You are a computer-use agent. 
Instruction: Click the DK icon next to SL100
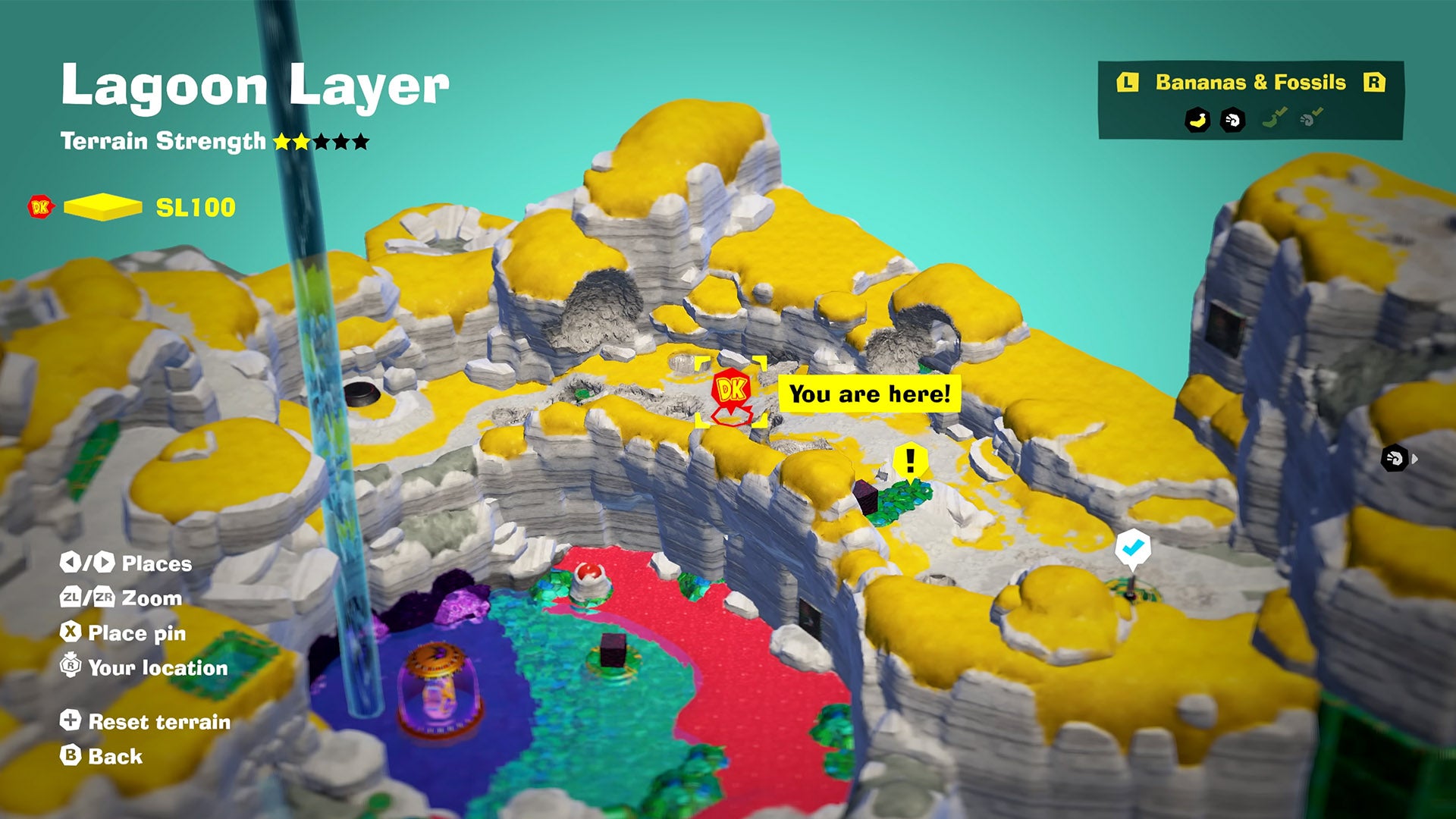click(40, 206)
